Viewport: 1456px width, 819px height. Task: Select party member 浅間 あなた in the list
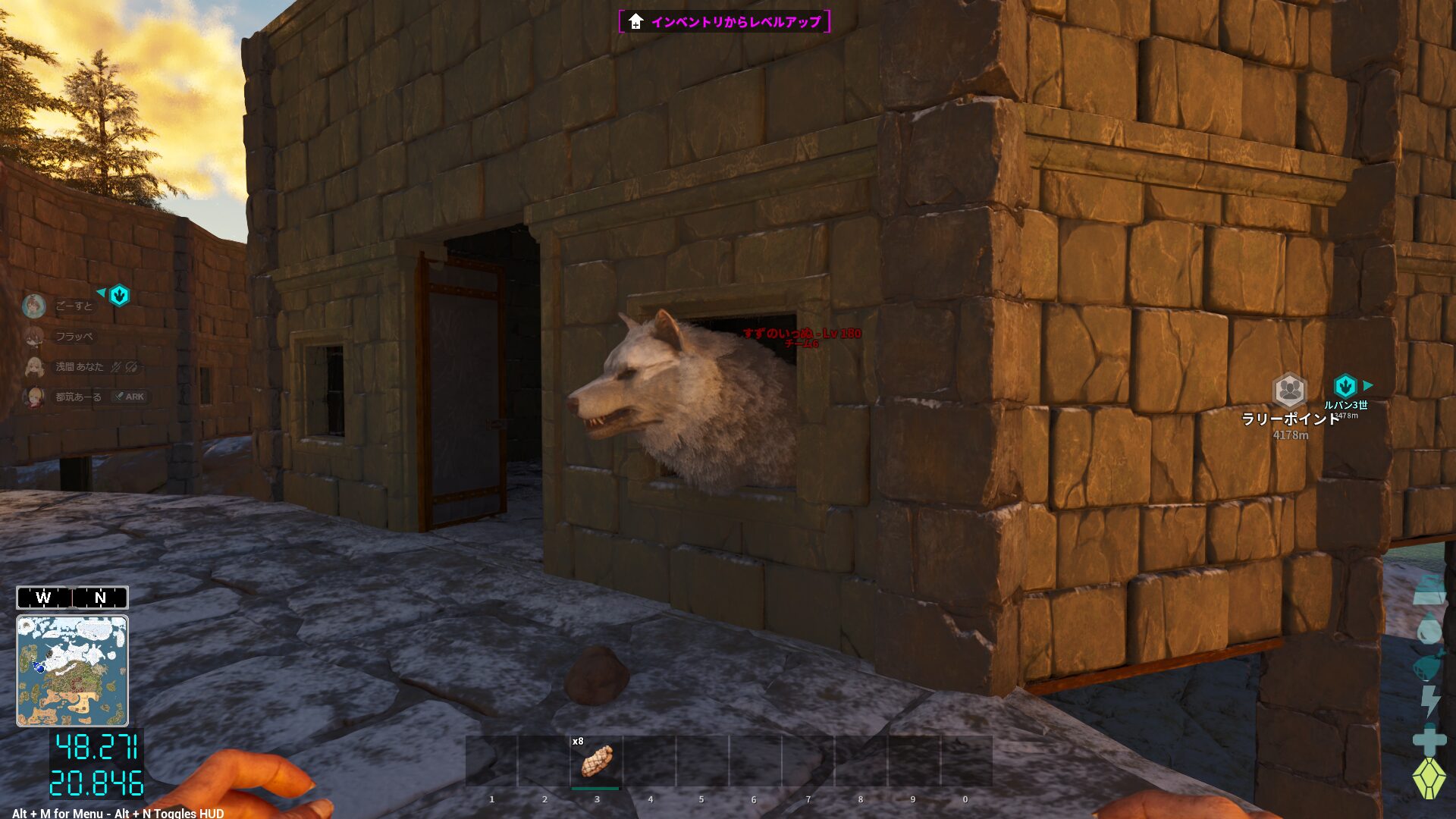(x=79, y=366)
